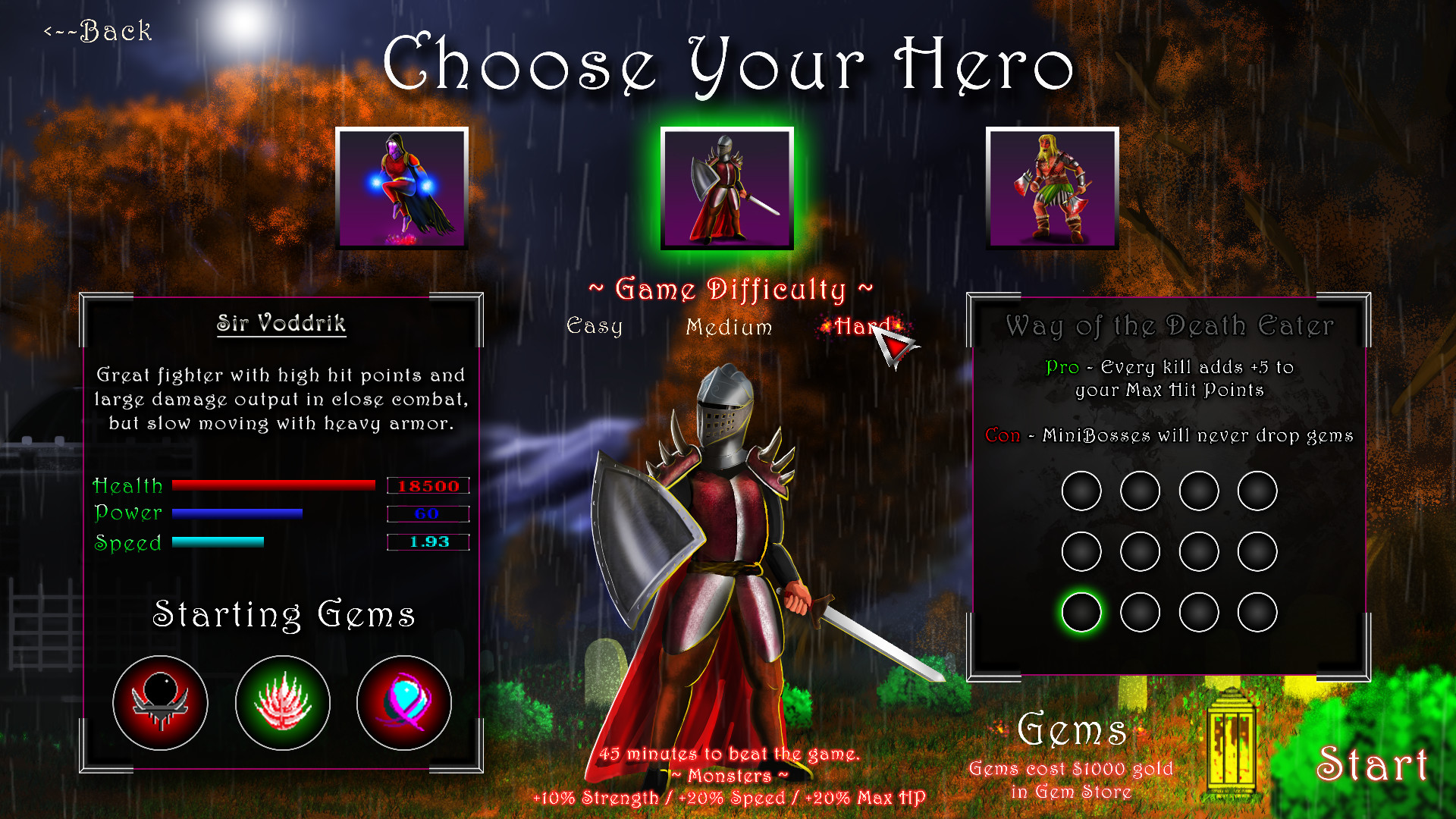Click the glowing green gem socket
This screenshot has height=819, width=1456.
click(x=1081, y=612)
